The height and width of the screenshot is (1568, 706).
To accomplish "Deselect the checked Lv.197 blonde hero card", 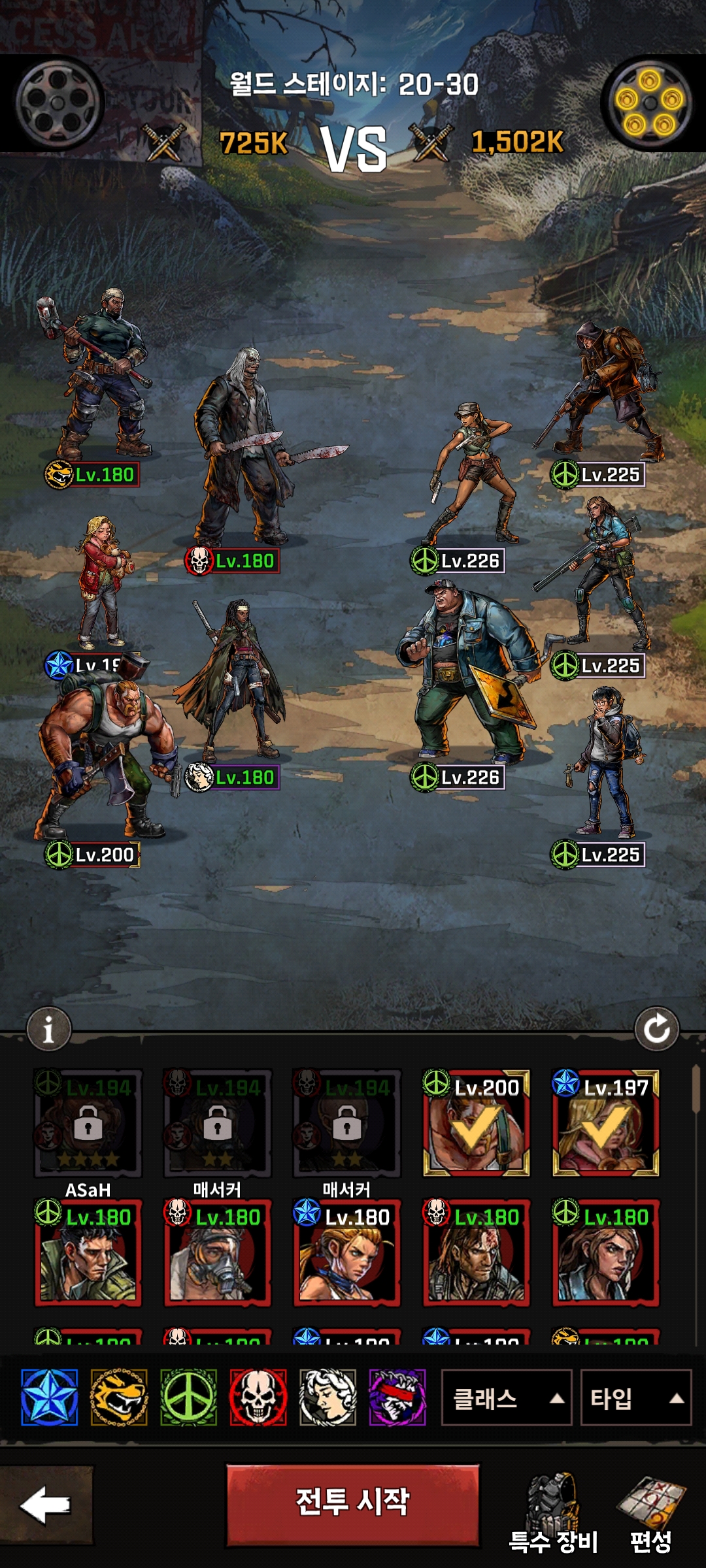I will [606, 1123].
